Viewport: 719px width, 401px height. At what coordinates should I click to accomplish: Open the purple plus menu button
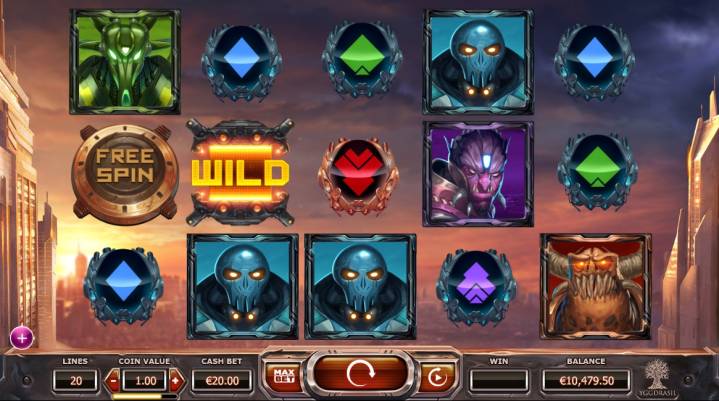[x=19, y=337]
